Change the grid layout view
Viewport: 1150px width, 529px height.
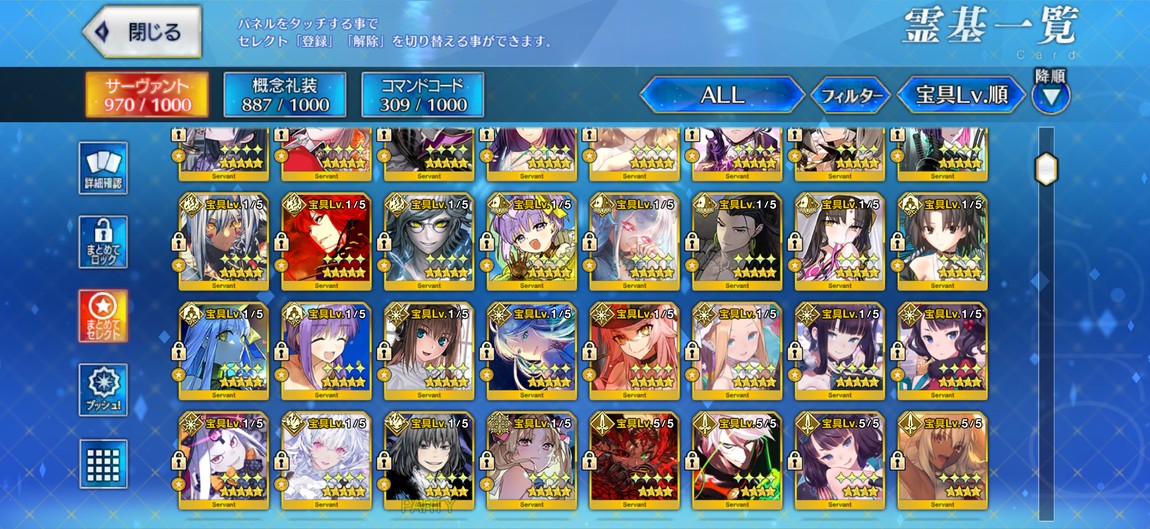[103, 464]
